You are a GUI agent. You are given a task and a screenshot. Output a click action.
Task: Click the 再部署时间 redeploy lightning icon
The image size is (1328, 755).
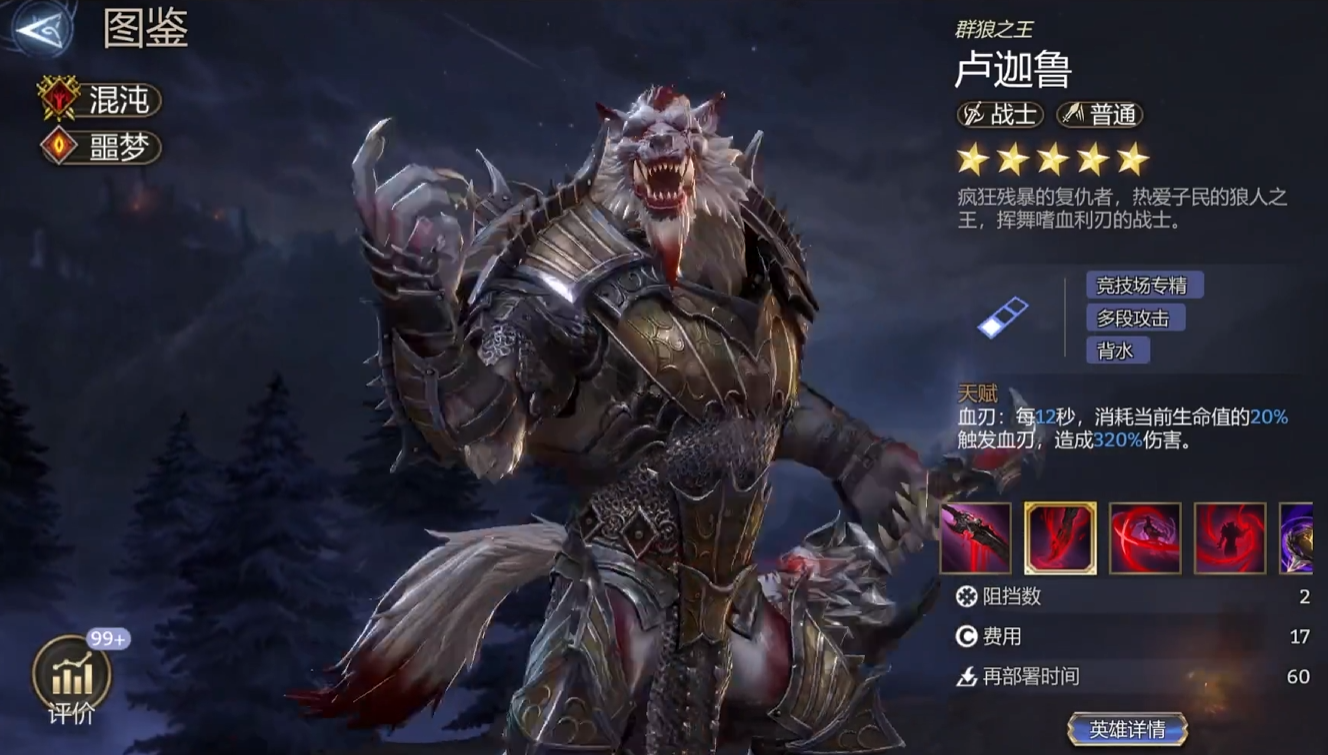coord(965,674)
